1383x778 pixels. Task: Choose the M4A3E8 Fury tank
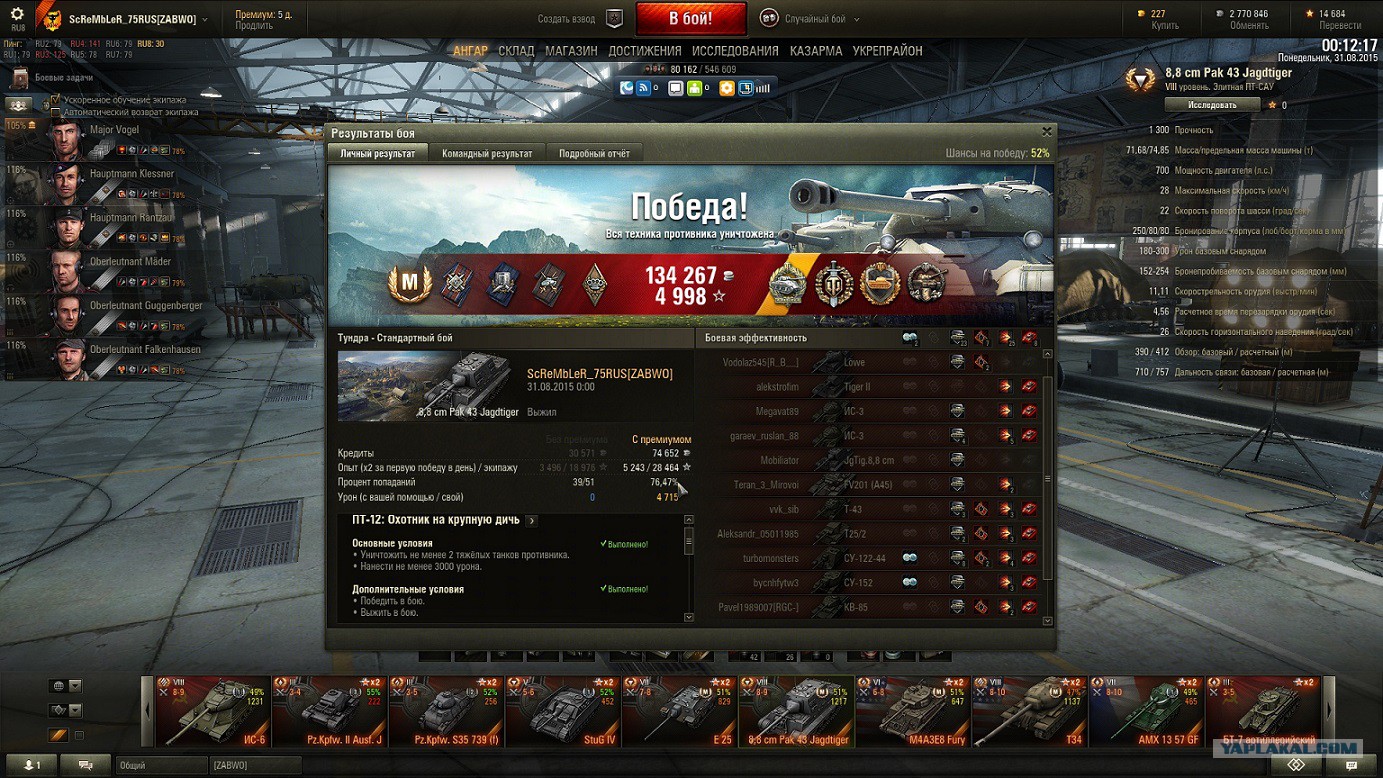(911, 711)
